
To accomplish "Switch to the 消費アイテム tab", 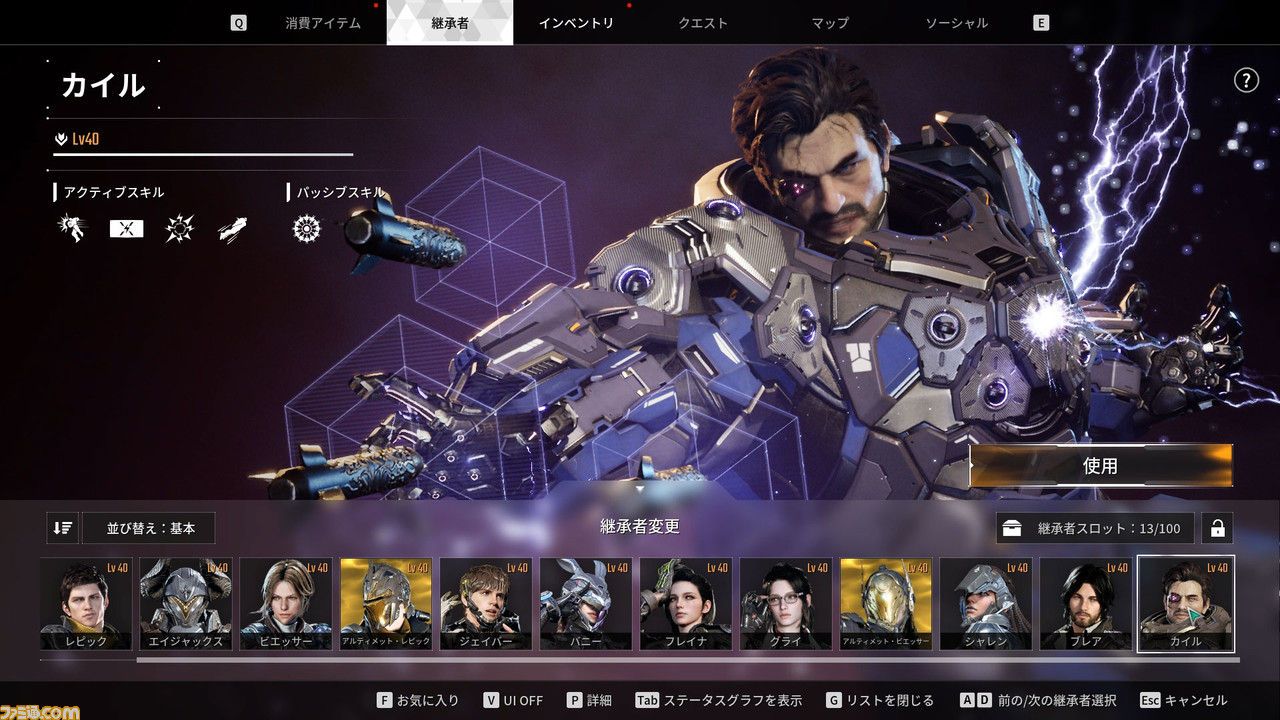I will tap(322, 23).
